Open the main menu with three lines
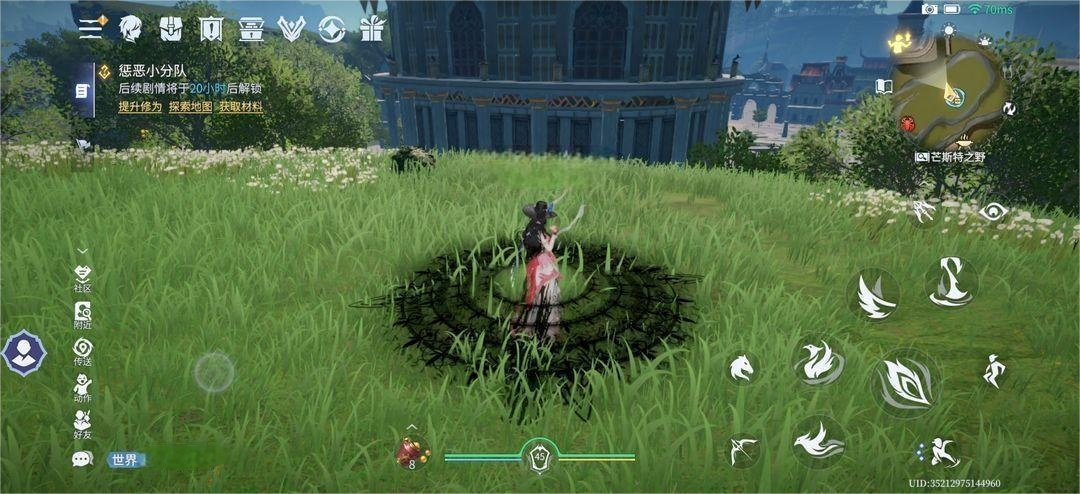The image size is (1080, 494). [x=91, y=28]
